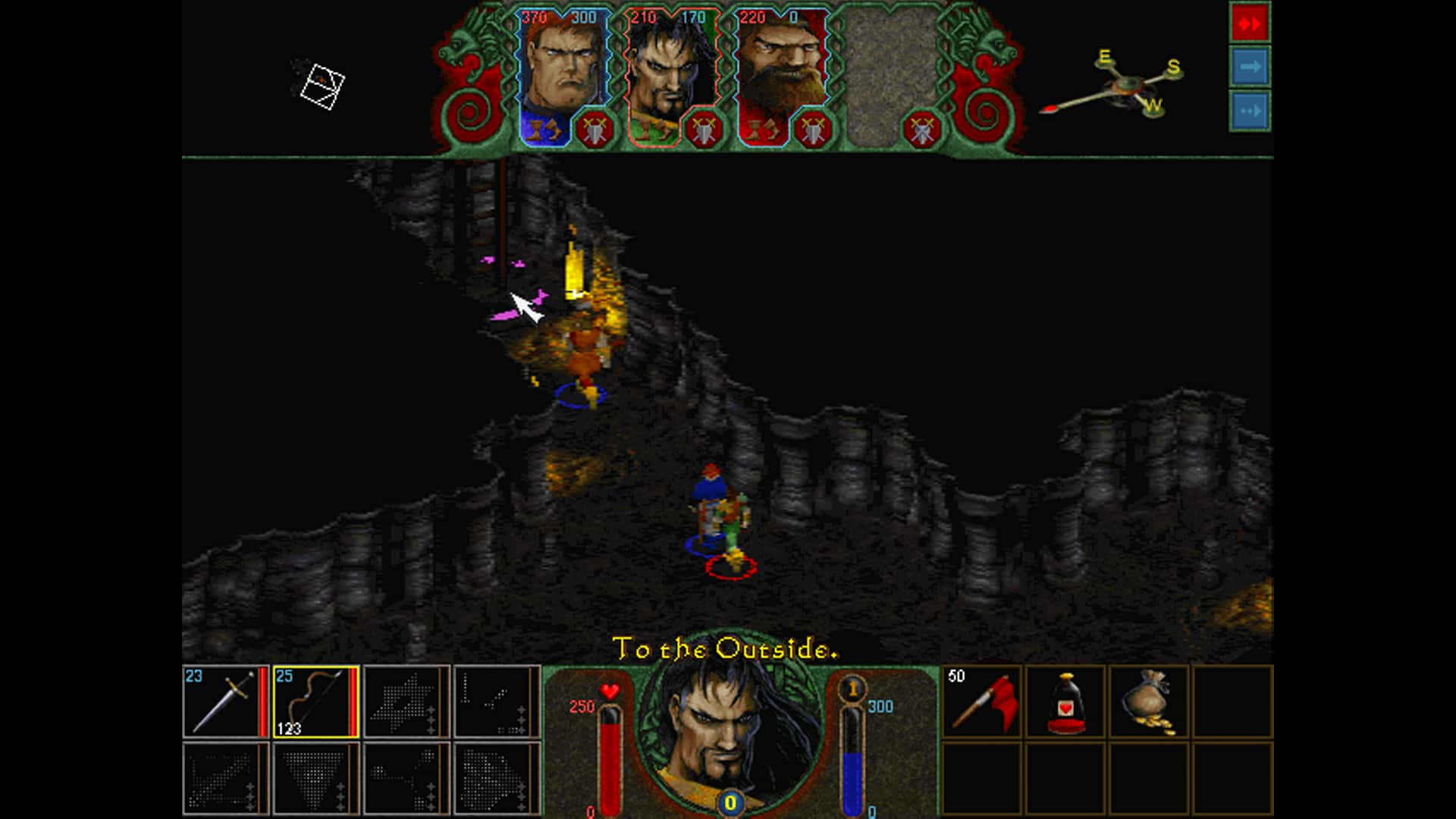
Task: Click the 'To the Outside' exit label
Action: 726,648
